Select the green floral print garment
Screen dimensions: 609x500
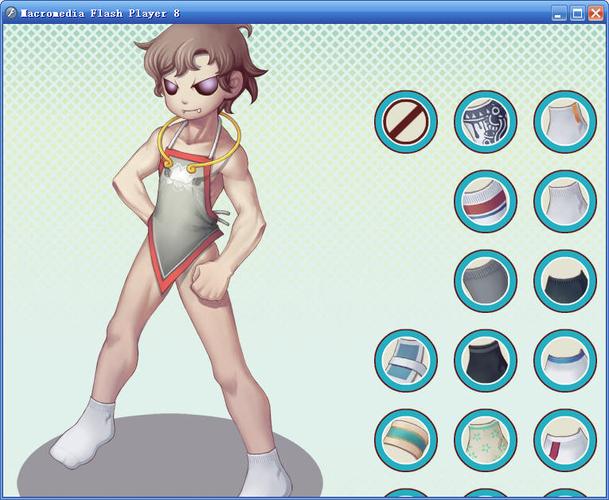(485, 440)
